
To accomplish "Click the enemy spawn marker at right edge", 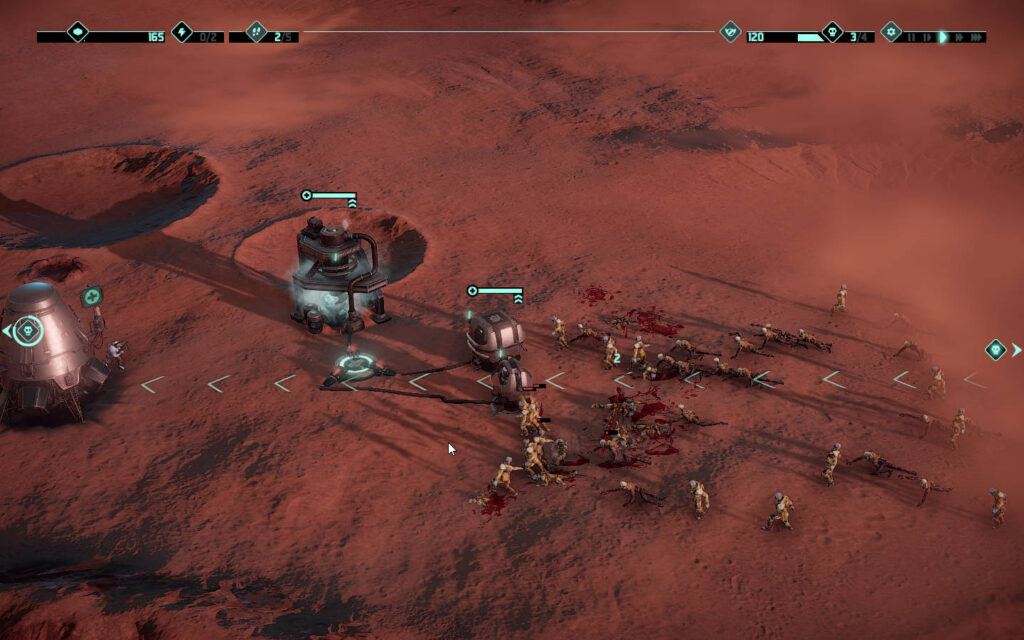I will point(996,349).
